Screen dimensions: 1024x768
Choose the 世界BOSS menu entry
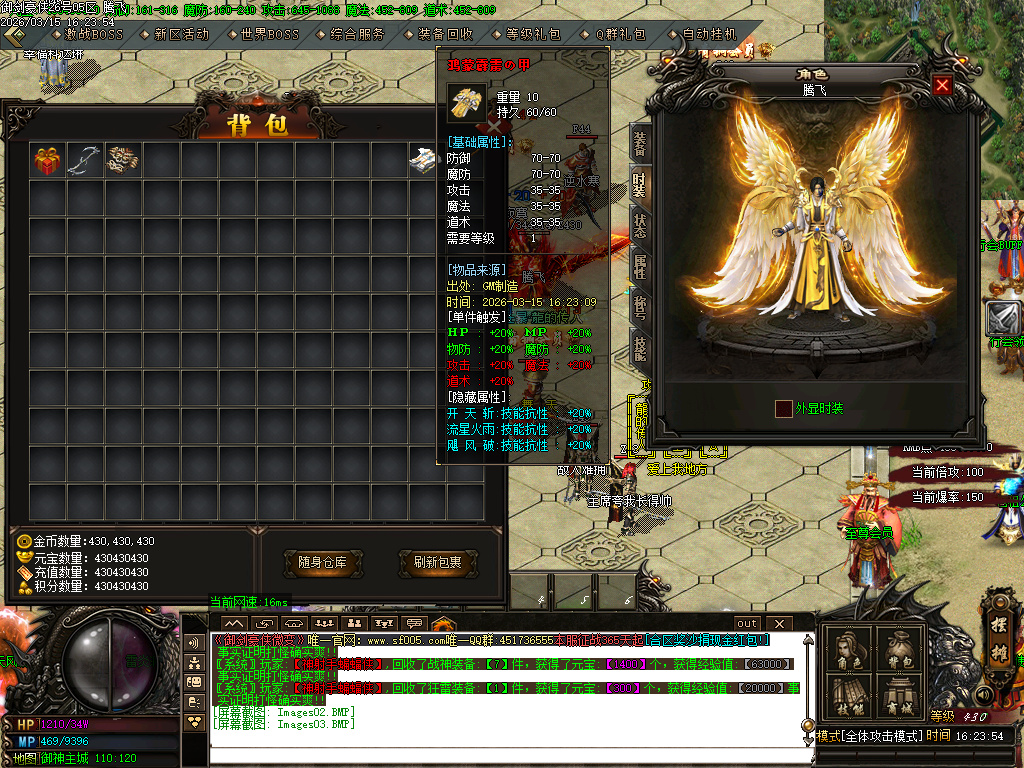coord(269,34)
